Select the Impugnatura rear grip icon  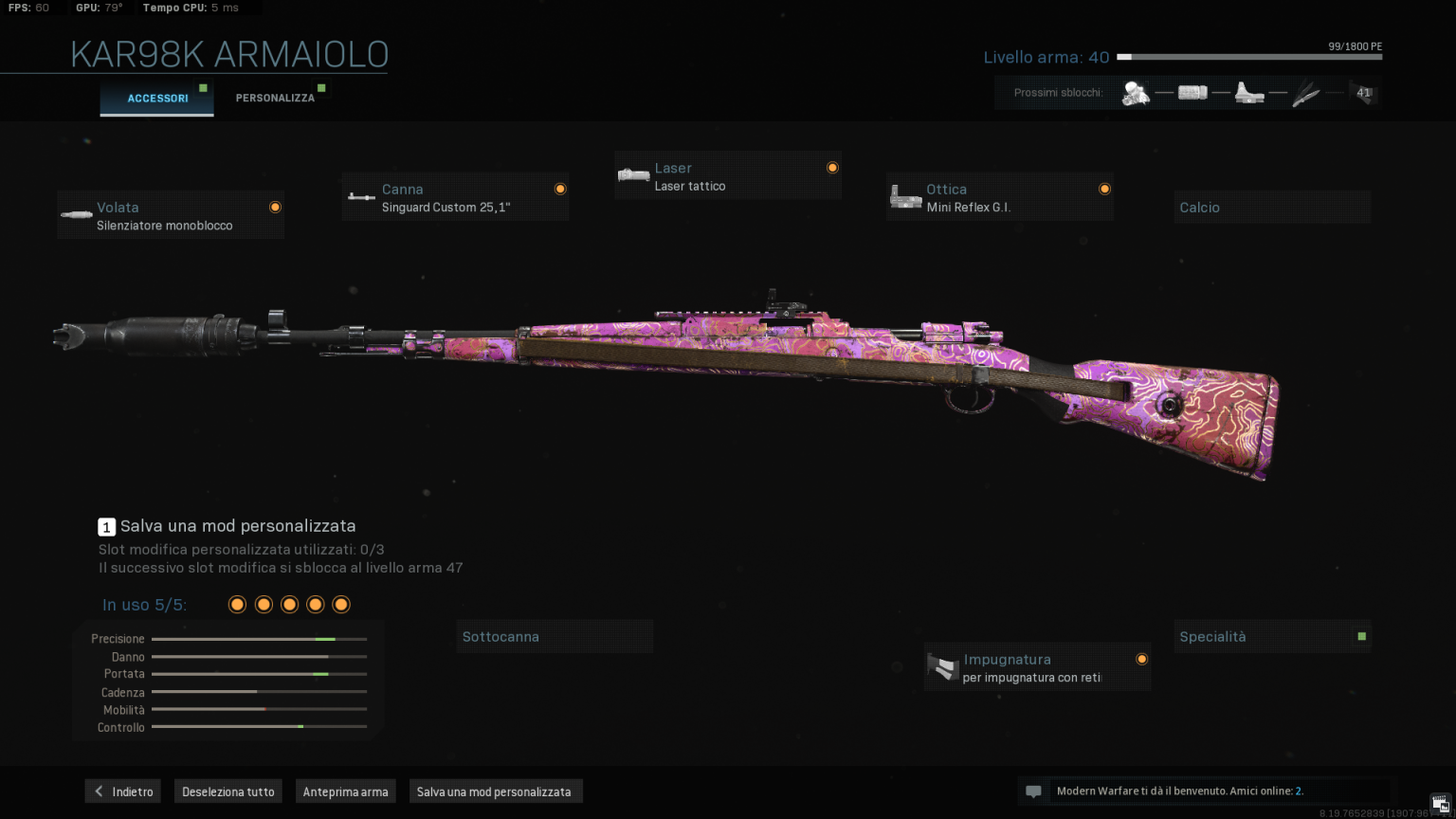click(942, 667)
